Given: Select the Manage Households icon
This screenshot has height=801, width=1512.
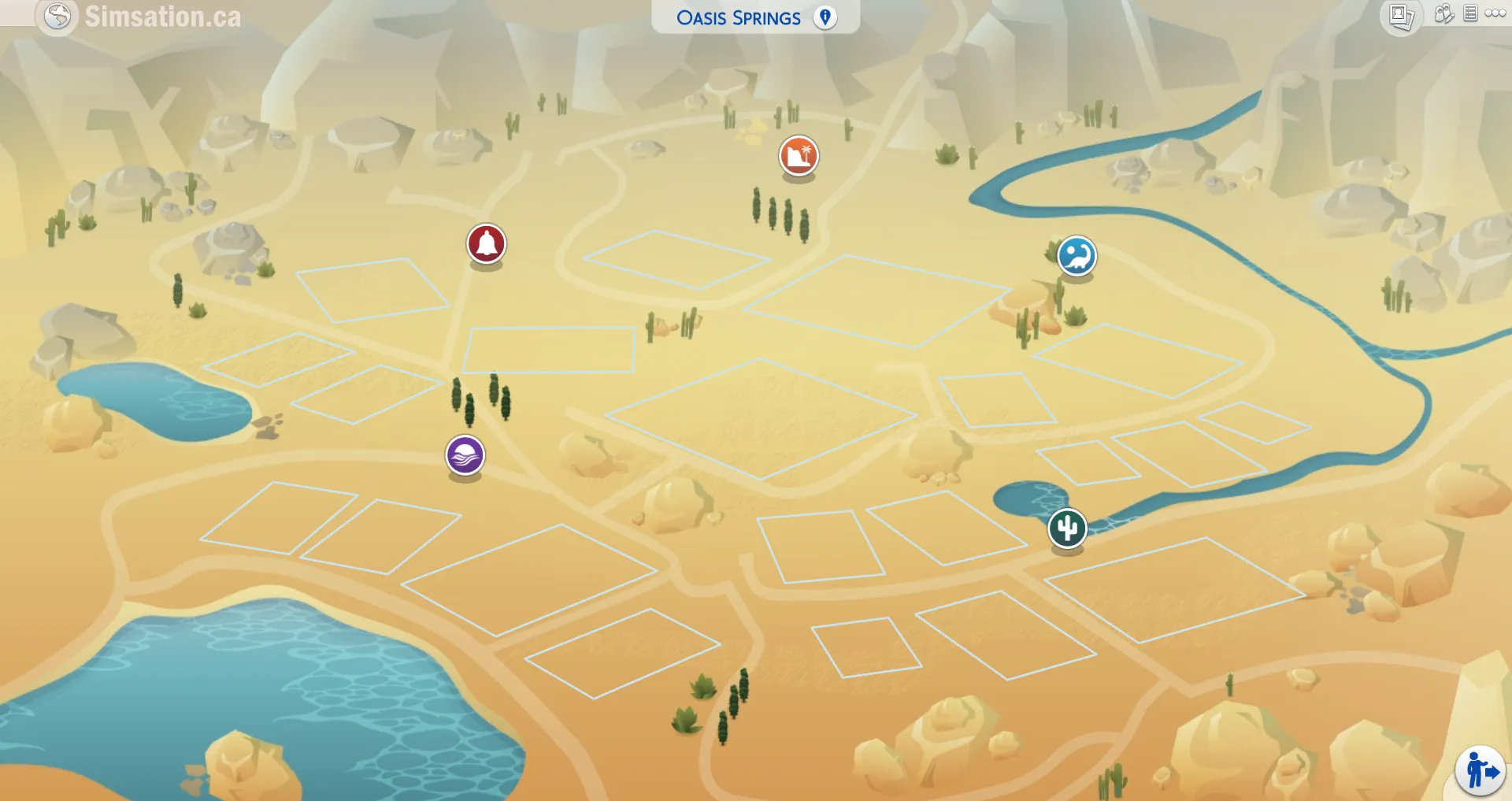Looking at the screenshot, I should pos(1444,14).
